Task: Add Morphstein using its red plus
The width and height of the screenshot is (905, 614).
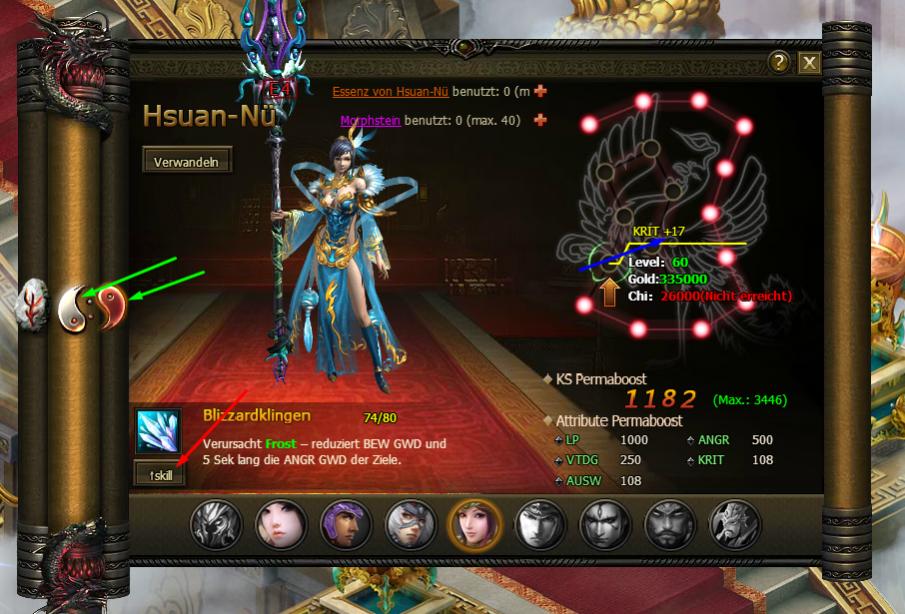Action: [541, 120]
